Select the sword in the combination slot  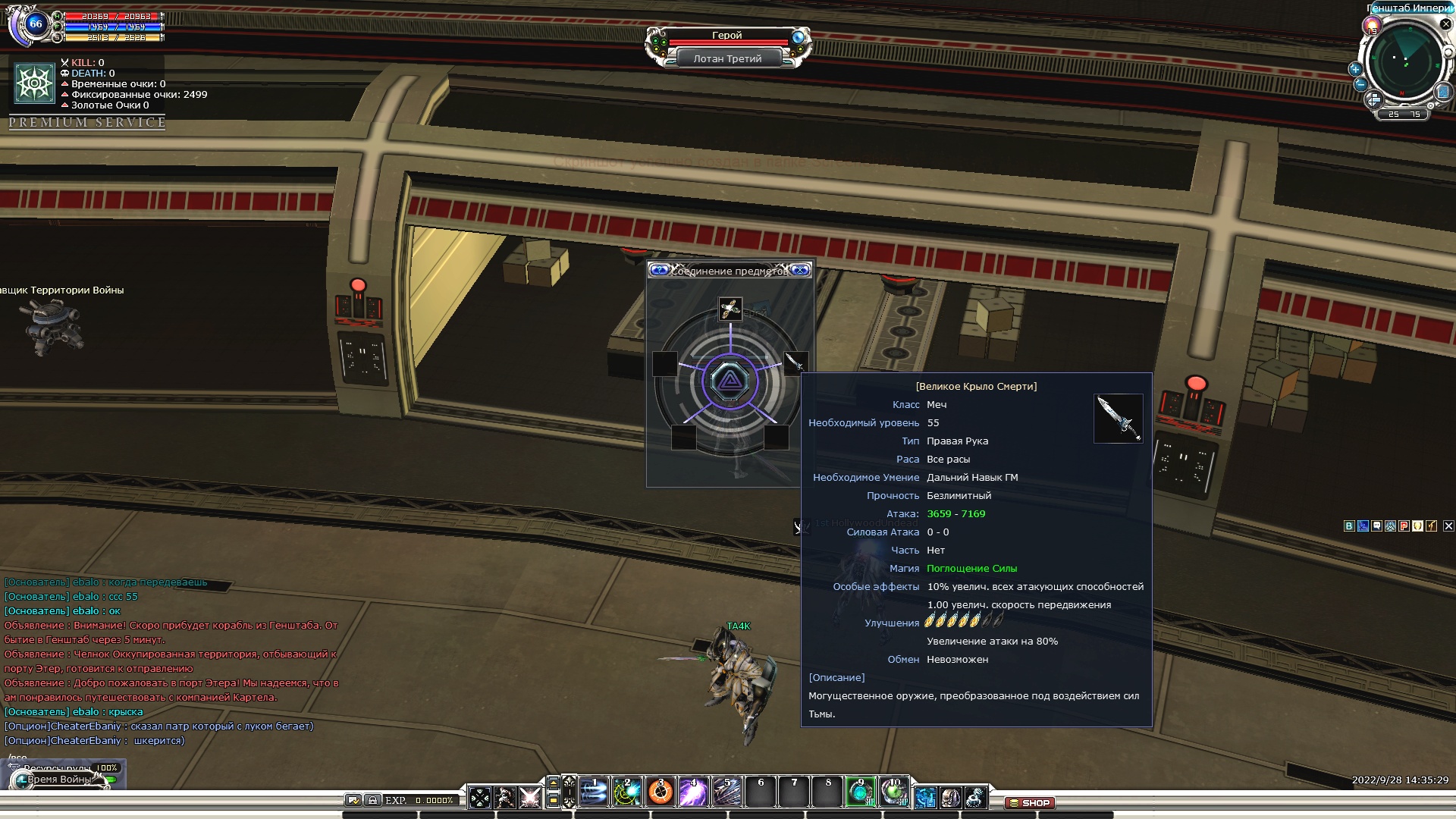click(794, 362)
